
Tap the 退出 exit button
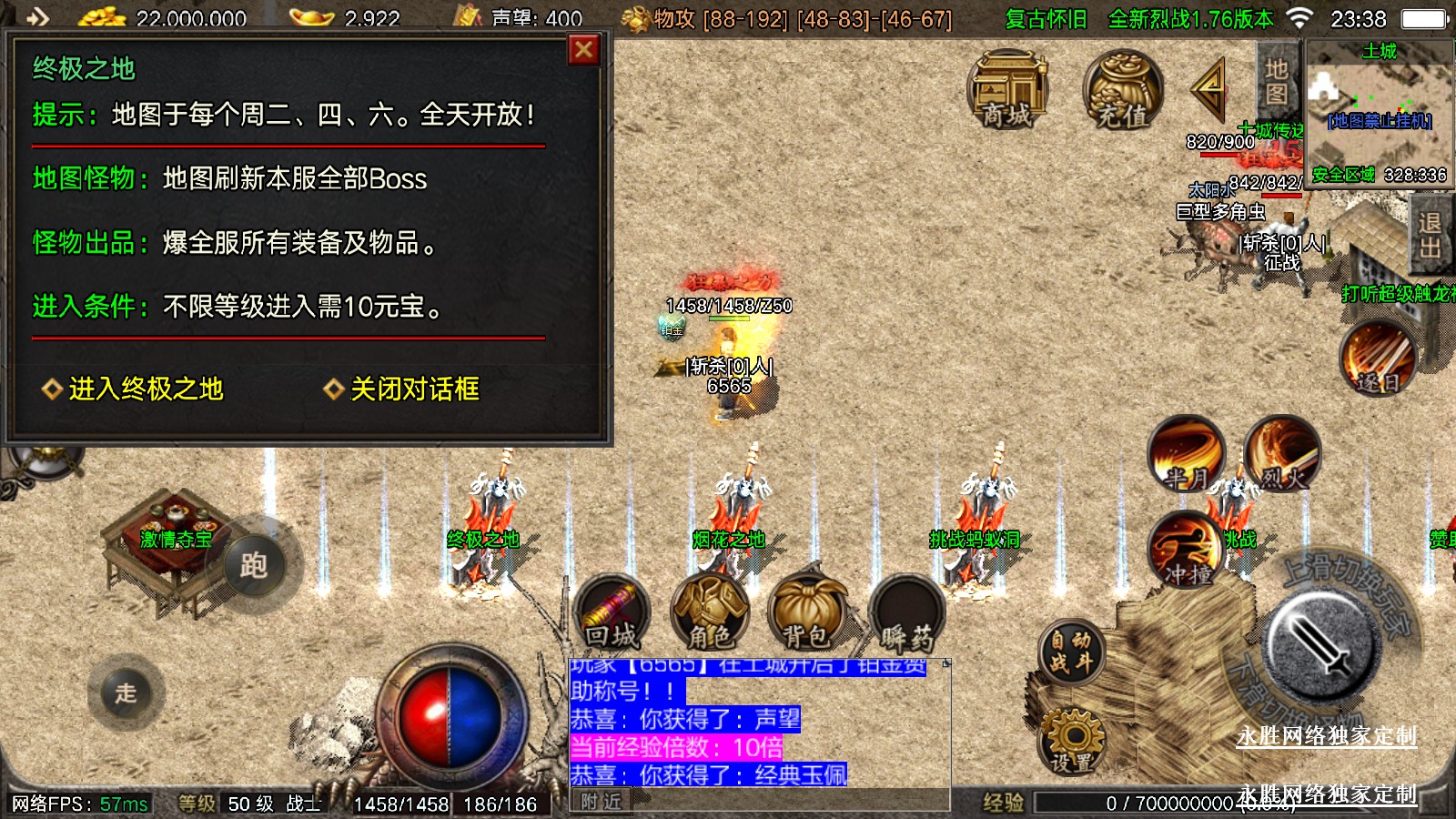tap(1430, 235)
